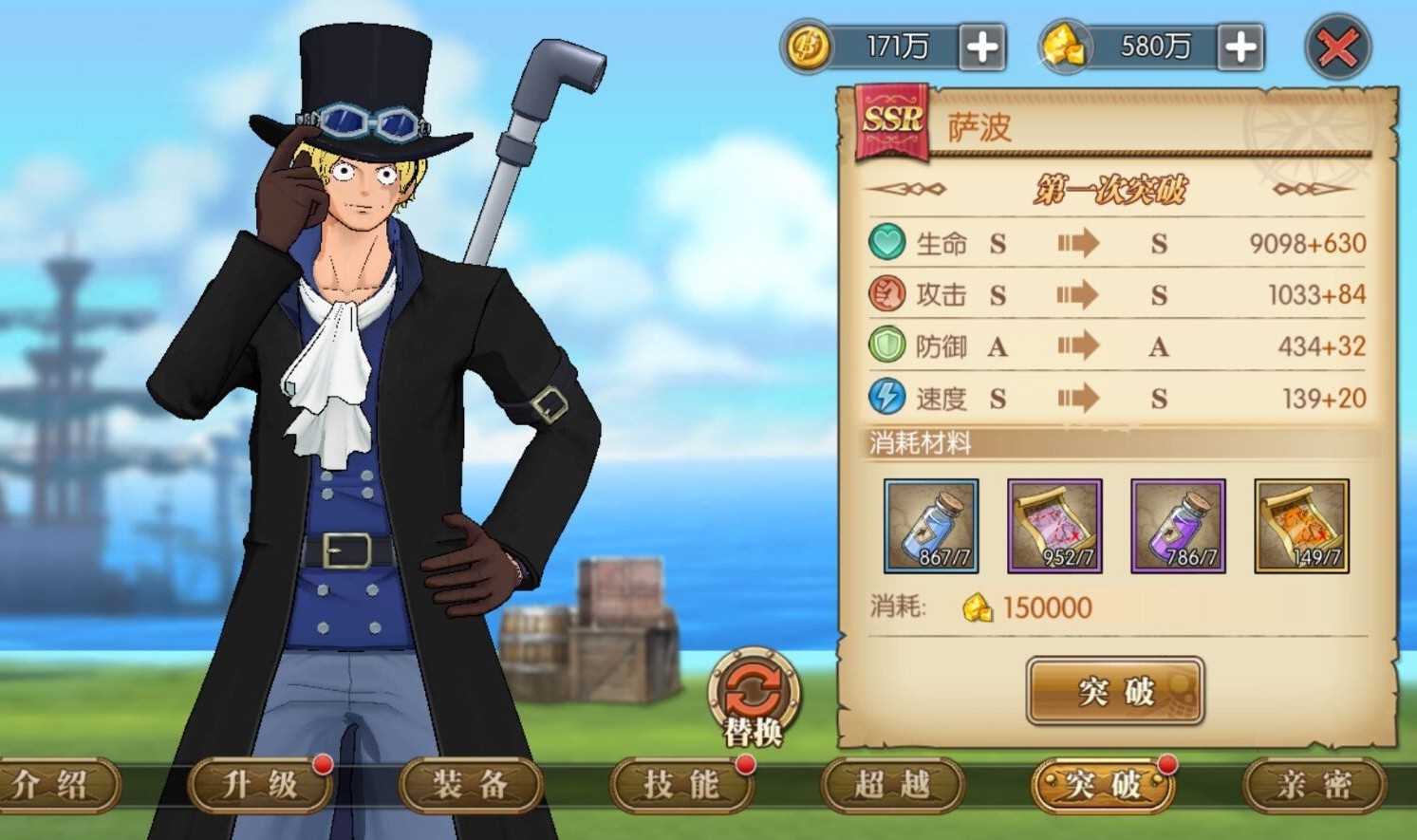Switch to the 技能 skills tab

[681, 785]
